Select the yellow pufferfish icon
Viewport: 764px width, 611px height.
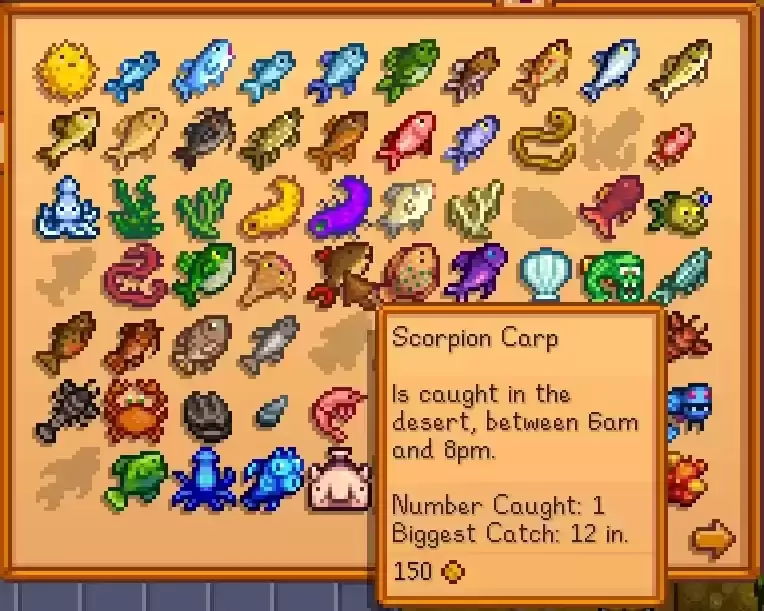click(x=65, y=68)
